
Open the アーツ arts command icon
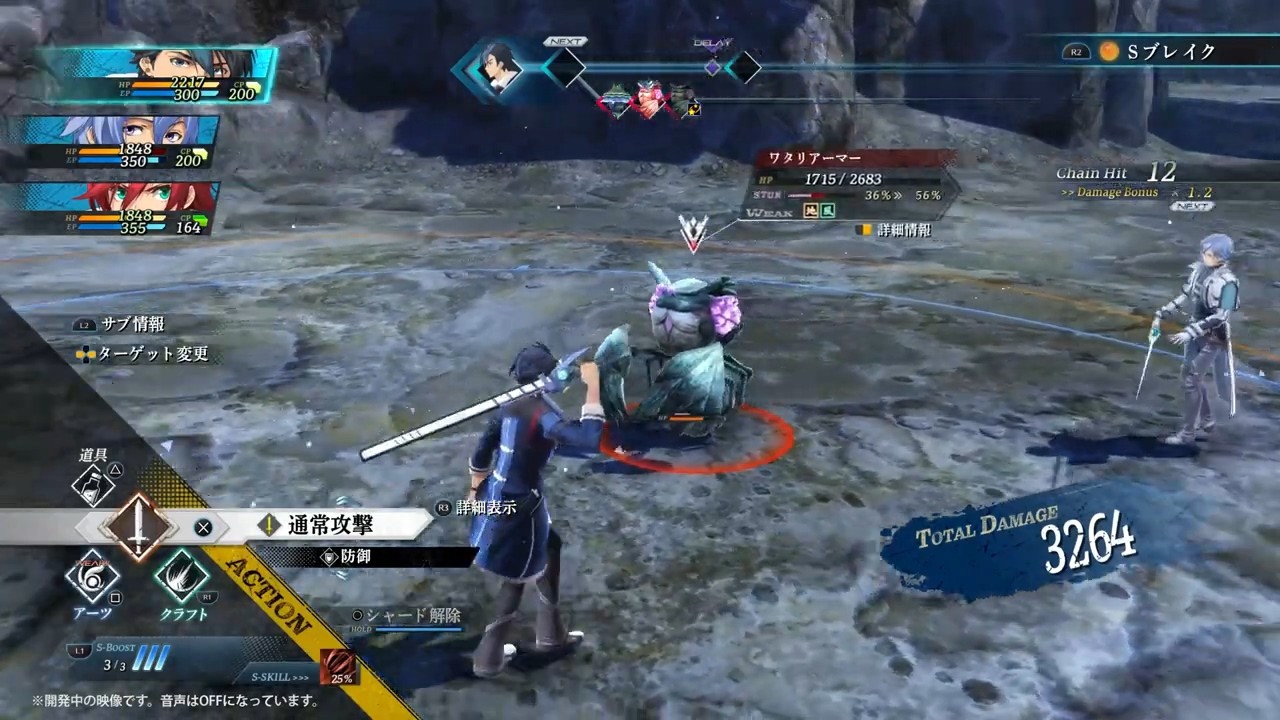(92, 578)
